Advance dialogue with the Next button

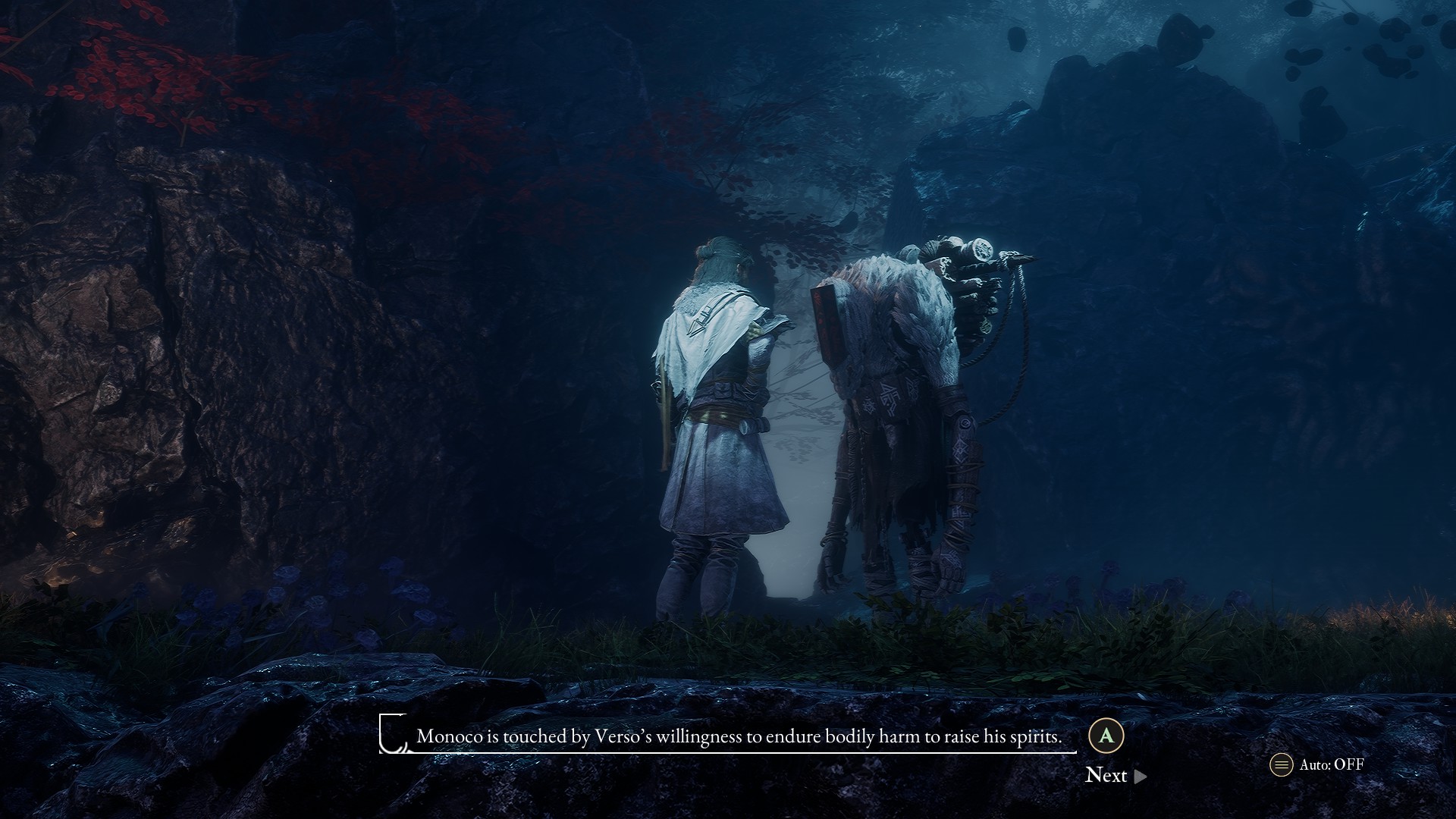click(1115, 775)
